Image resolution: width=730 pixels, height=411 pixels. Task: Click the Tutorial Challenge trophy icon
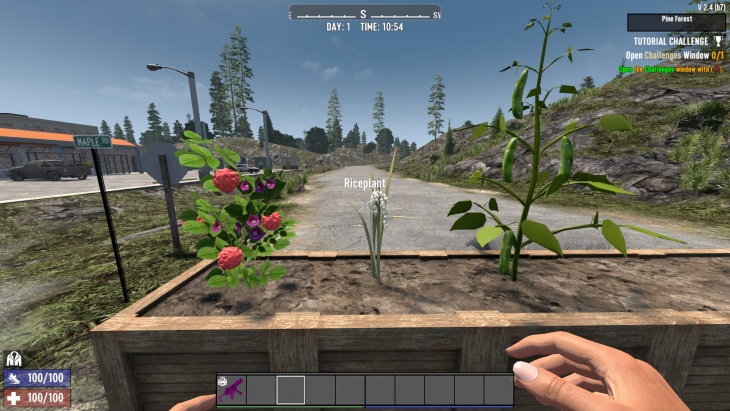tap(719, 41)
